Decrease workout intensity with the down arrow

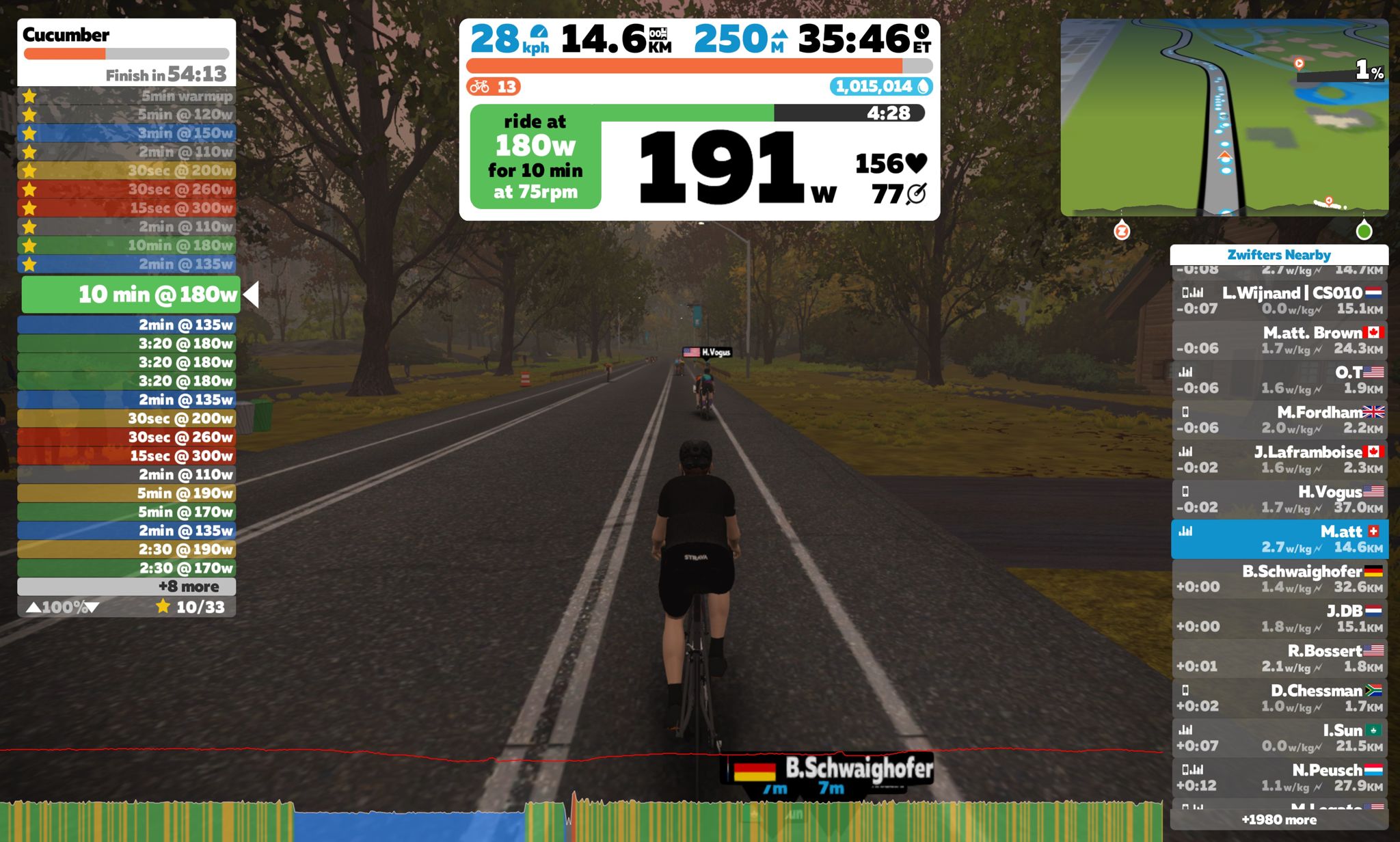point(92,607)
